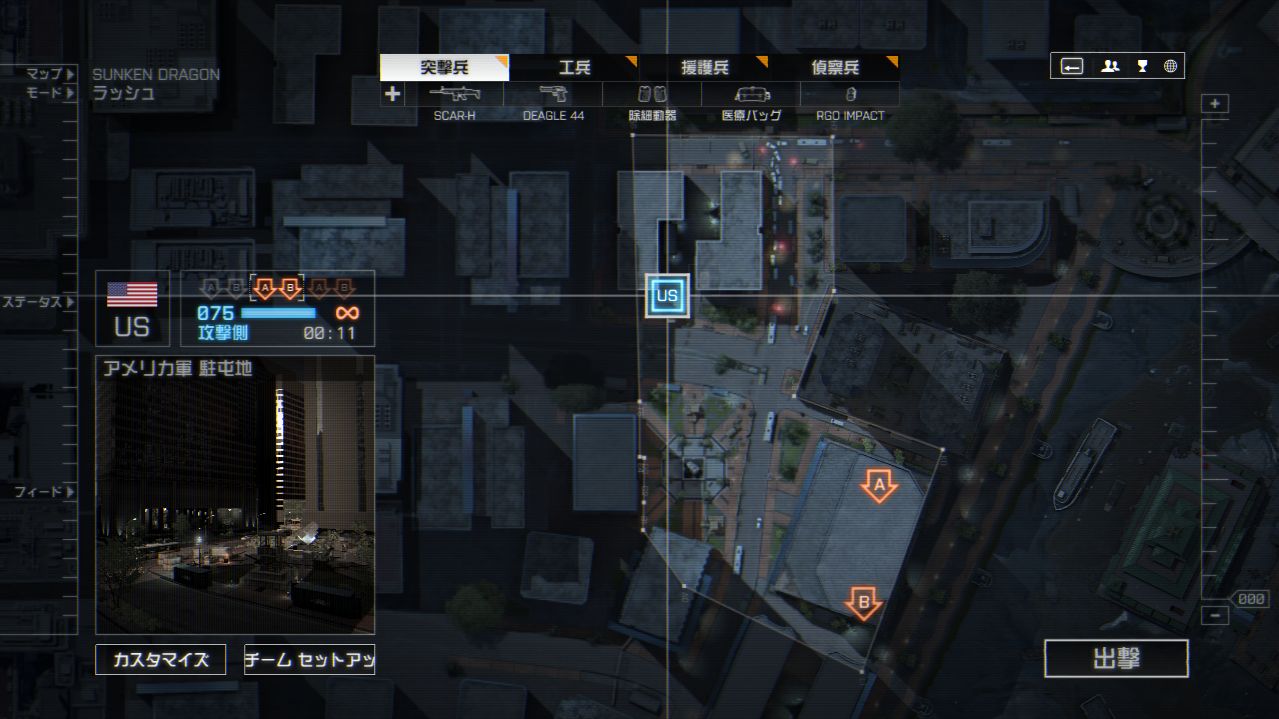Deploy with the 出撃 button
The width and height of the screenshot is (1279, 719).
(x=1116, y=659)
